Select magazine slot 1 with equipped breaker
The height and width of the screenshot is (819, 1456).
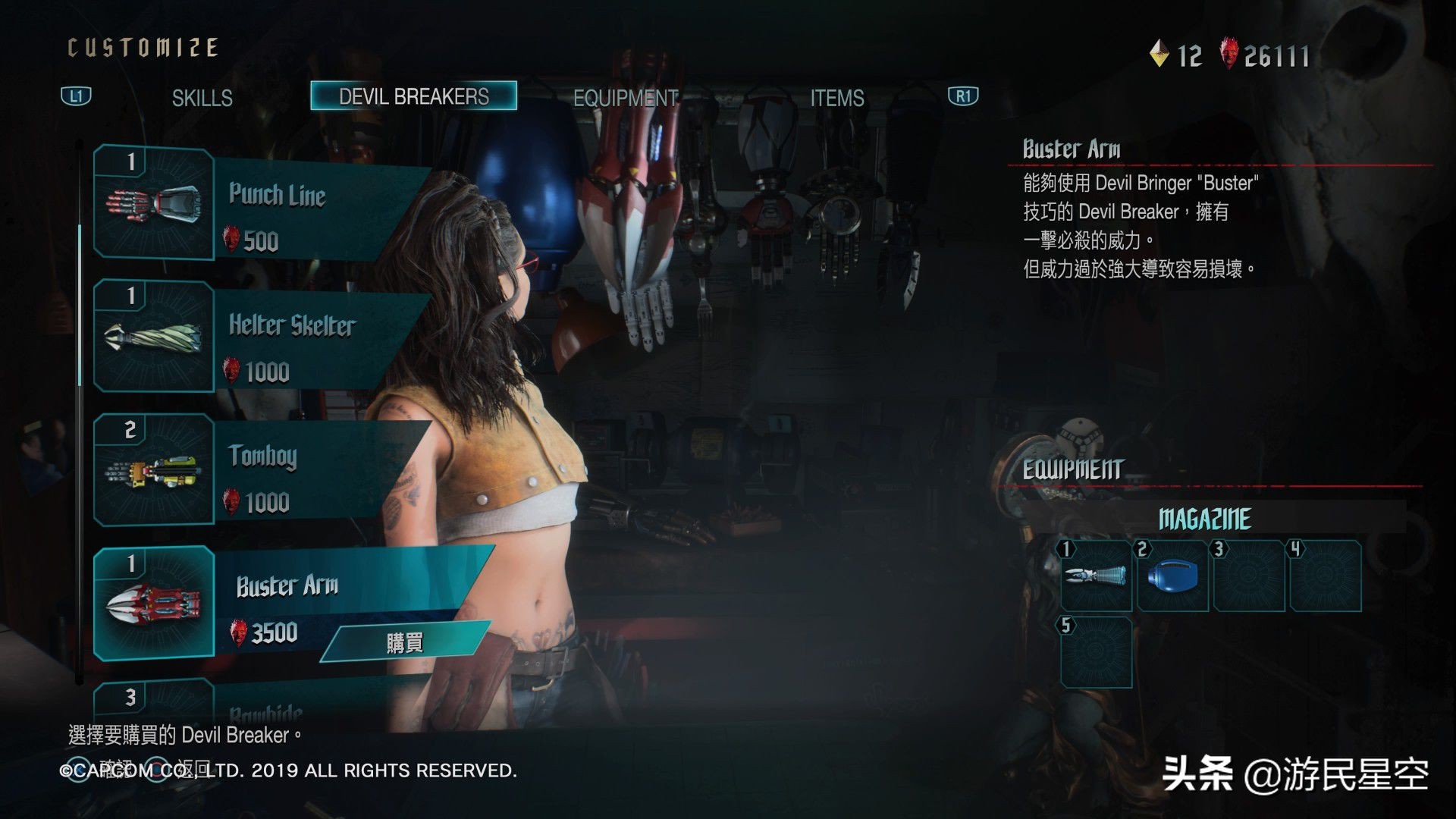coord(1096,576)
